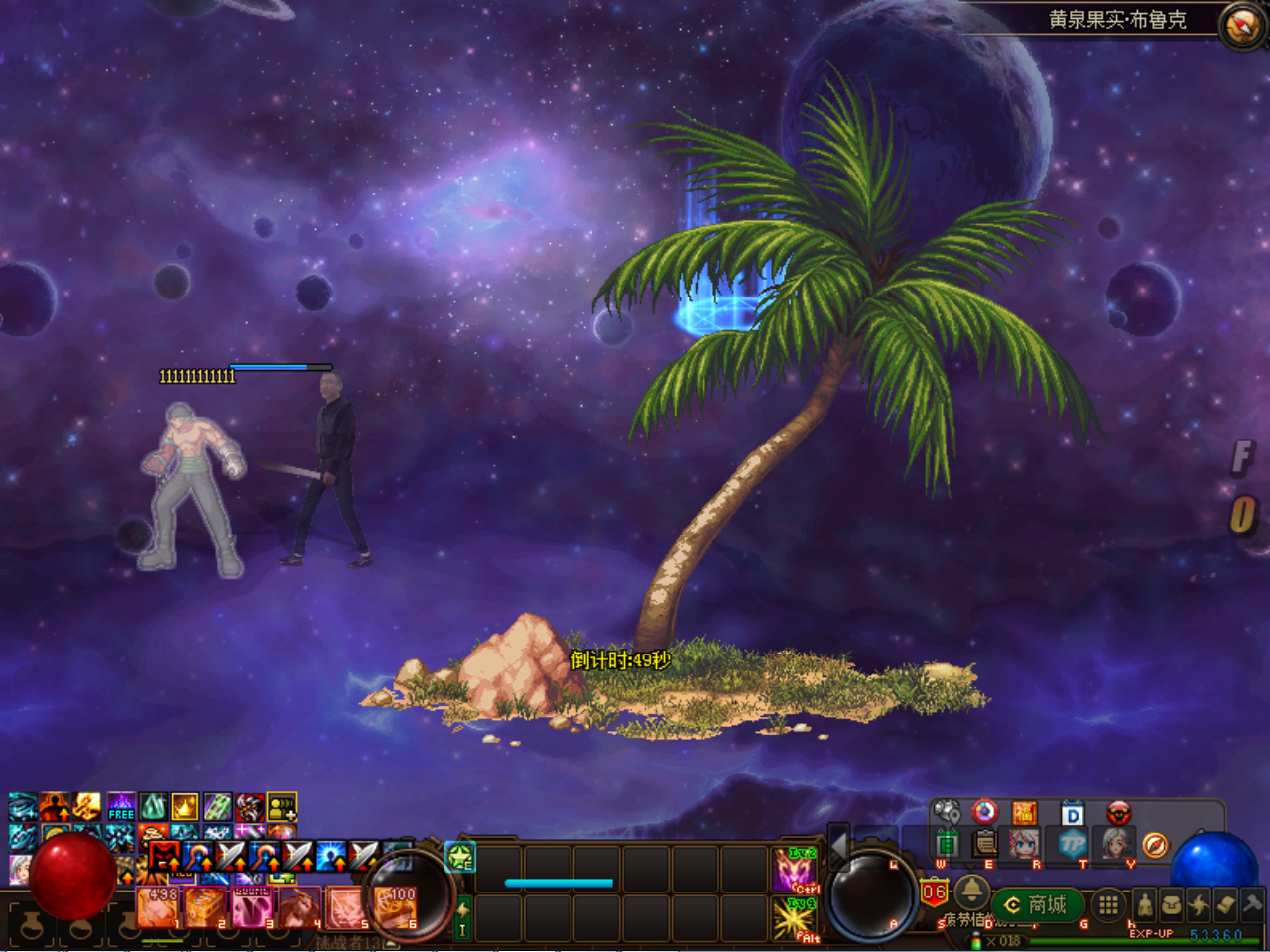
Task: Open the backpack inventory button
Action: coord(1171,905)
